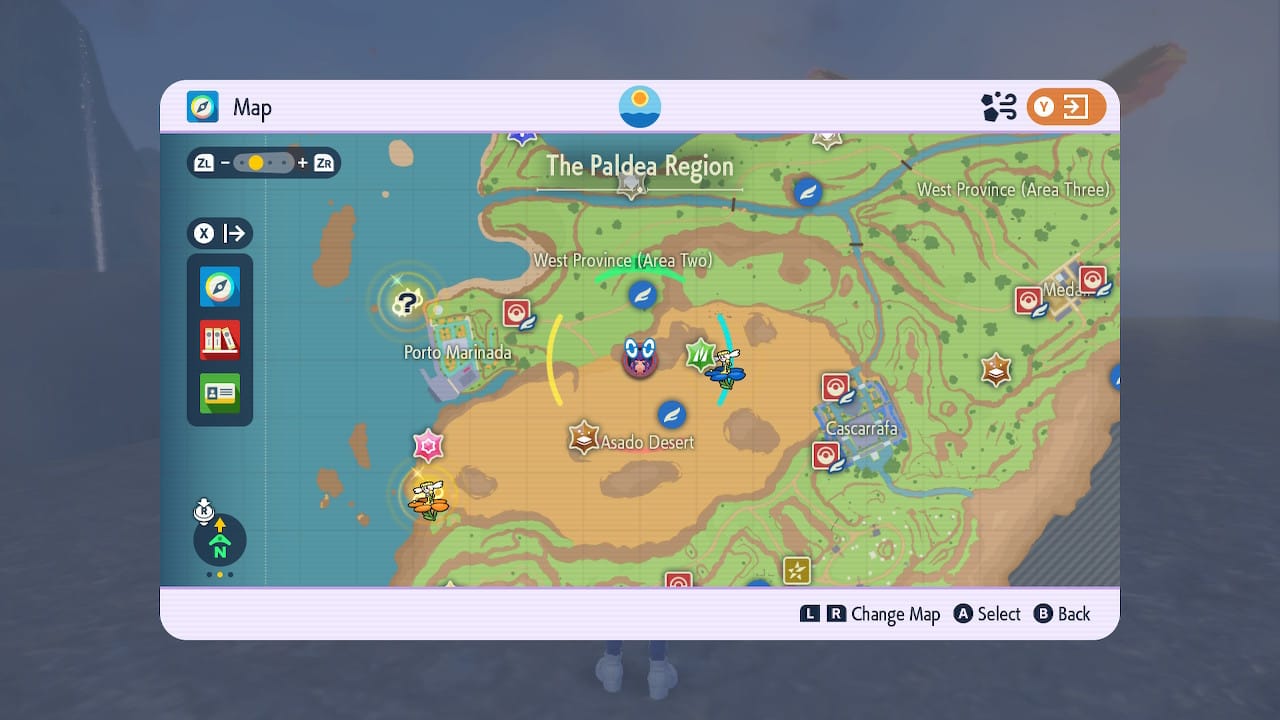Click the question mark destination marker near Porto Marinada
Screen dimensions: 1280x720
(x=408, y=301)
